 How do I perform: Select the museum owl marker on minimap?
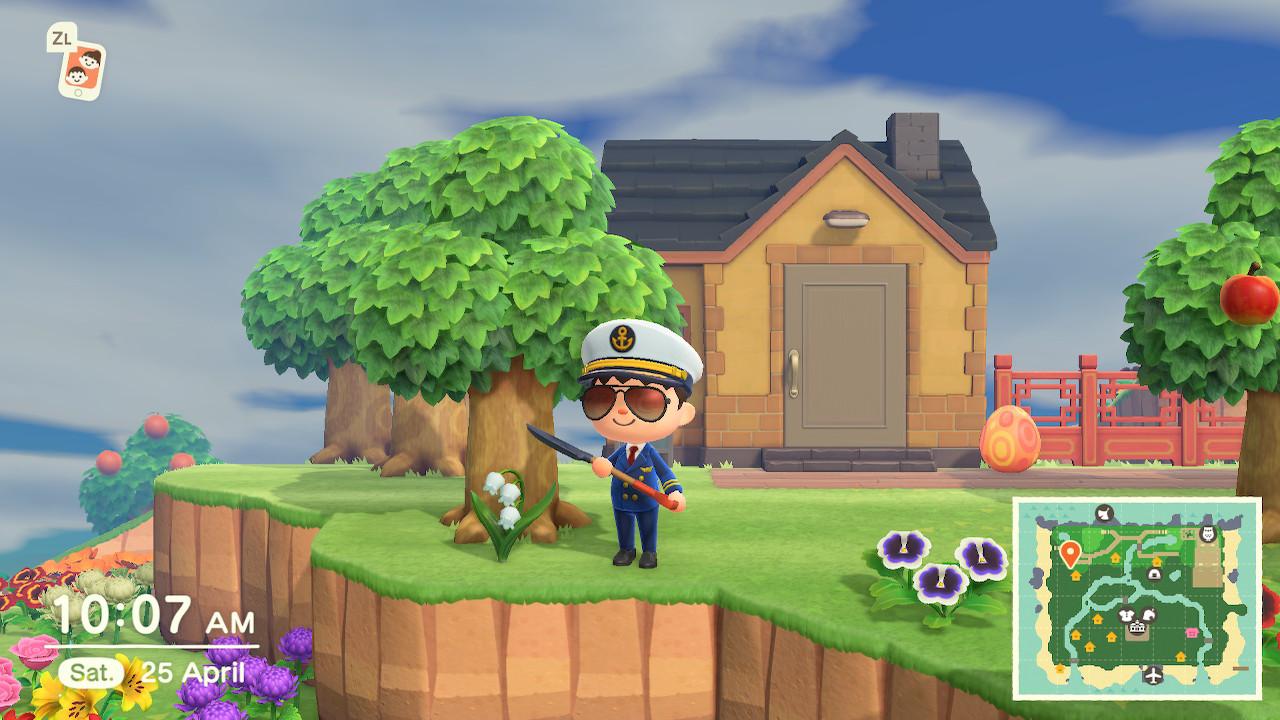tap(1208, 533)
